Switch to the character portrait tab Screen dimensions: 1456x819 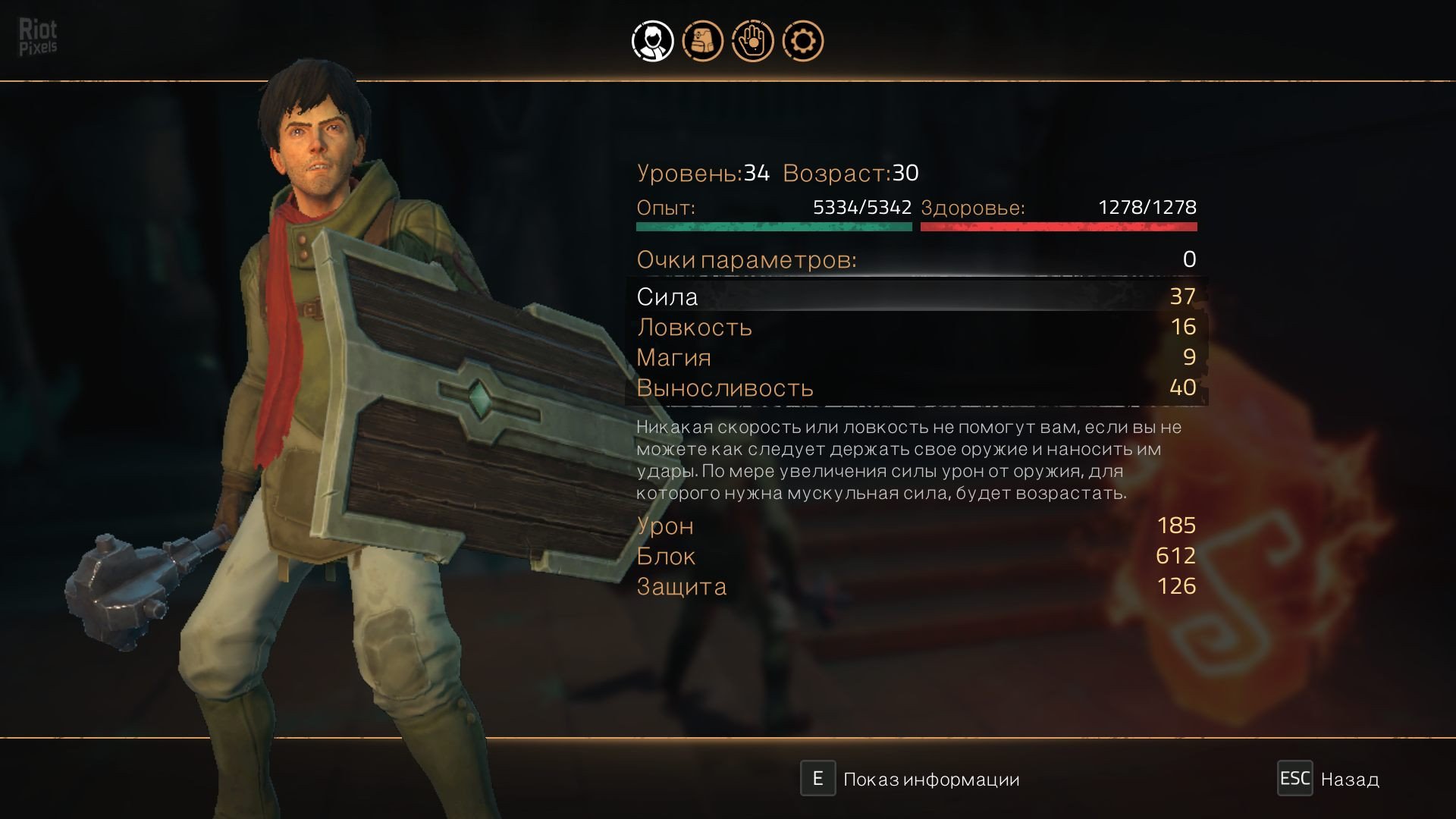[x=652, y=41]
